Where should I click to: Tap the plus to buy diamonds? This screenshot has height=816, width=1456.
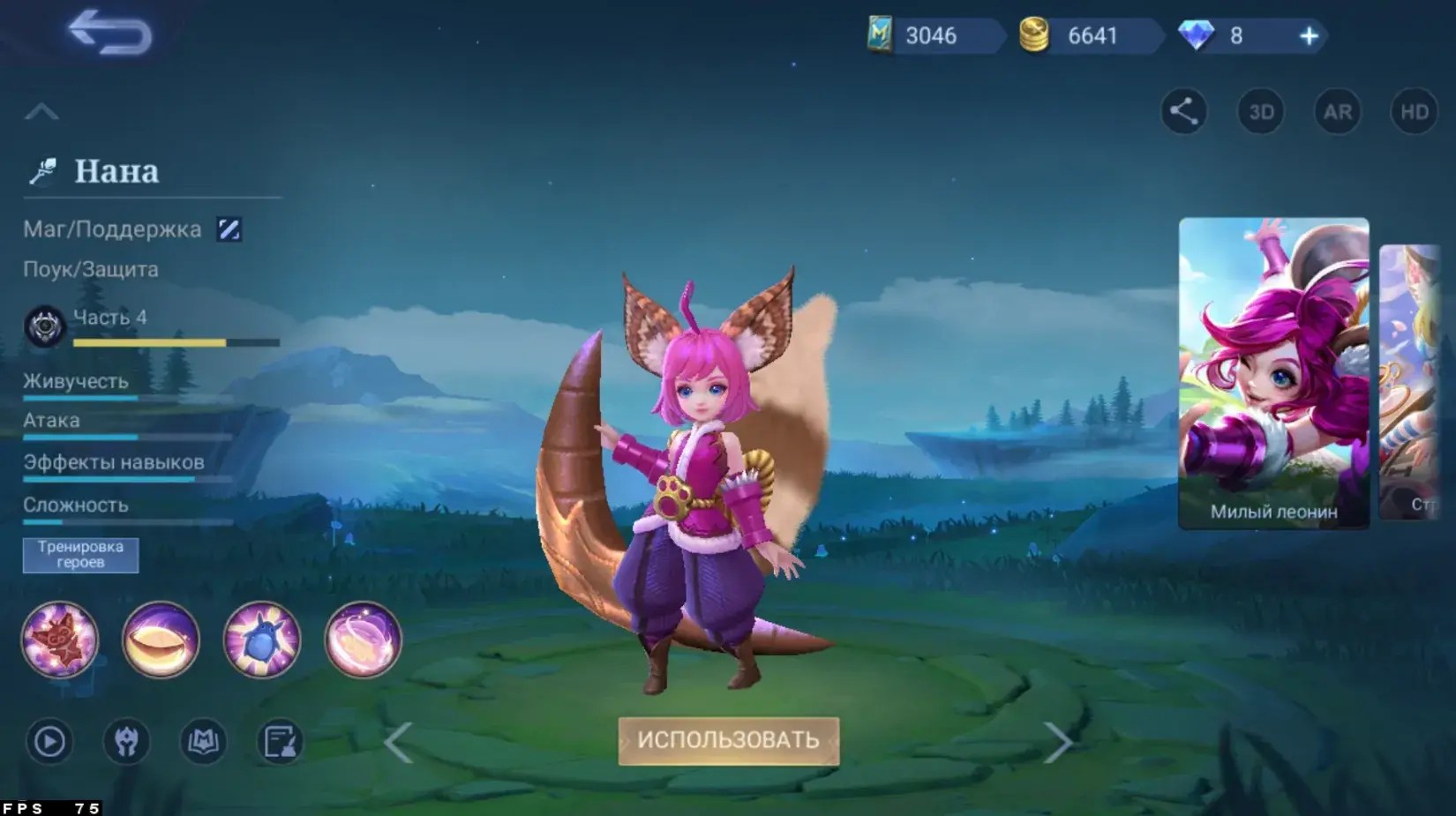[x=1310, y=35]
